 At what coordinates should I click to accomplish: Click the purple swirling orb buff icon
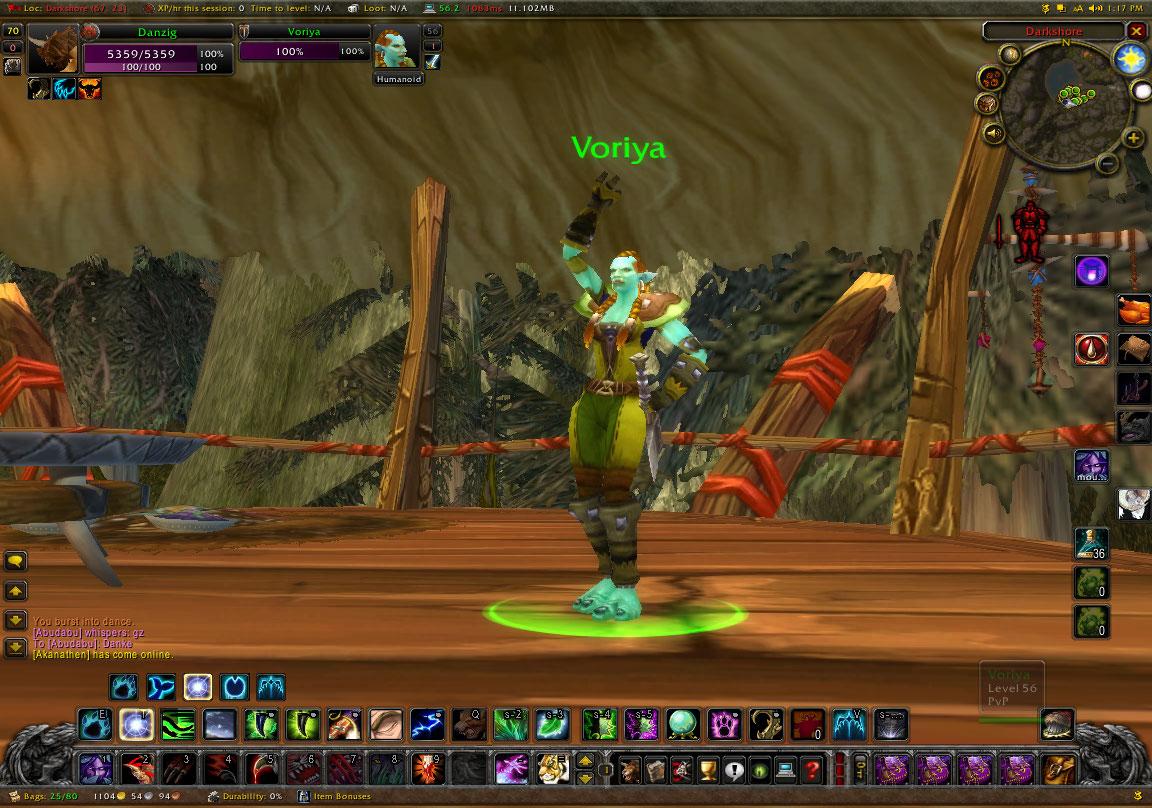[1091, 271]
